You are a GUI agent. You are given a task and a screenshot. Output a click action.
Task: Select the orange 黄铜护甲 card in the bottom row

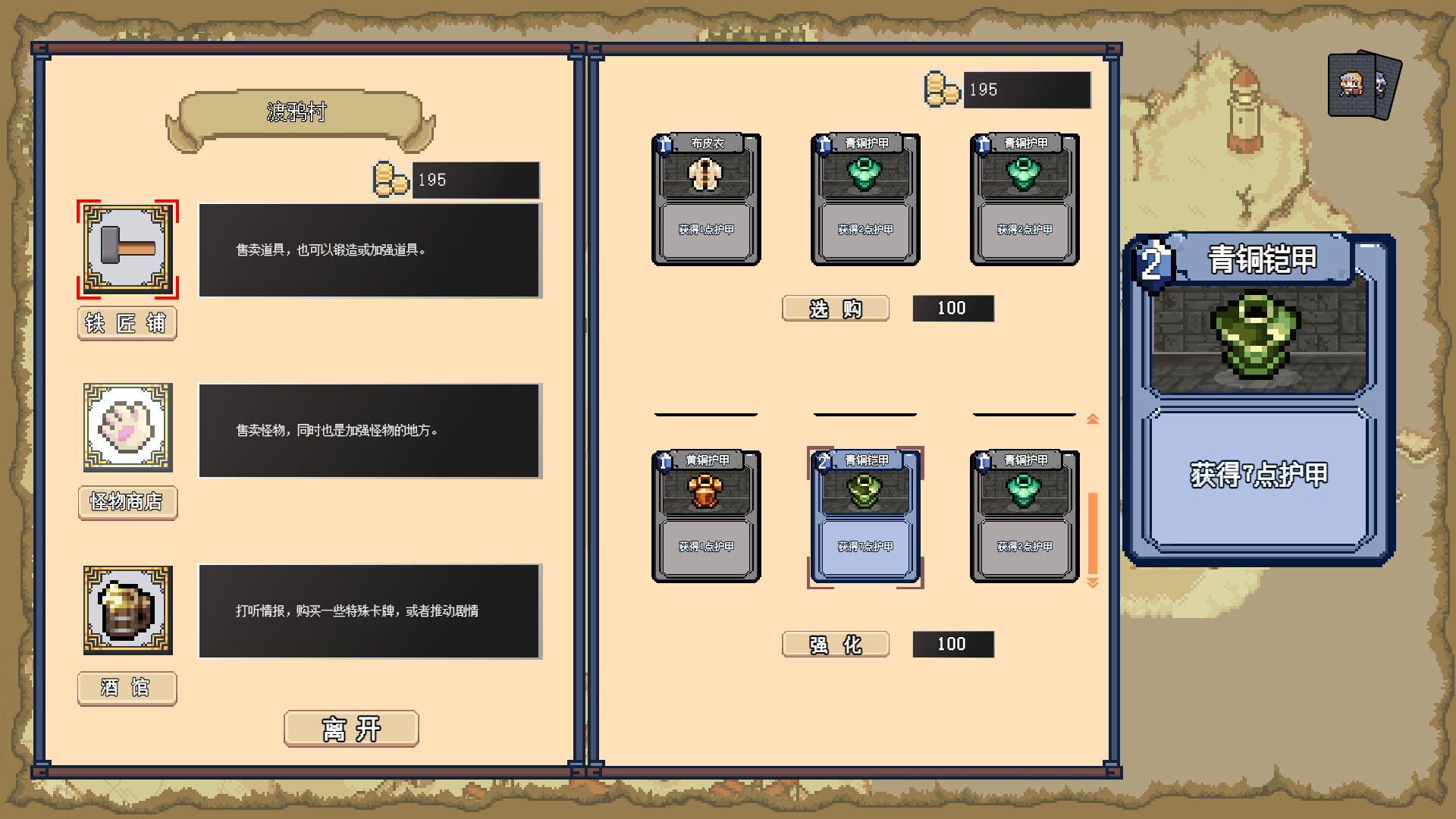pos(706,518)
